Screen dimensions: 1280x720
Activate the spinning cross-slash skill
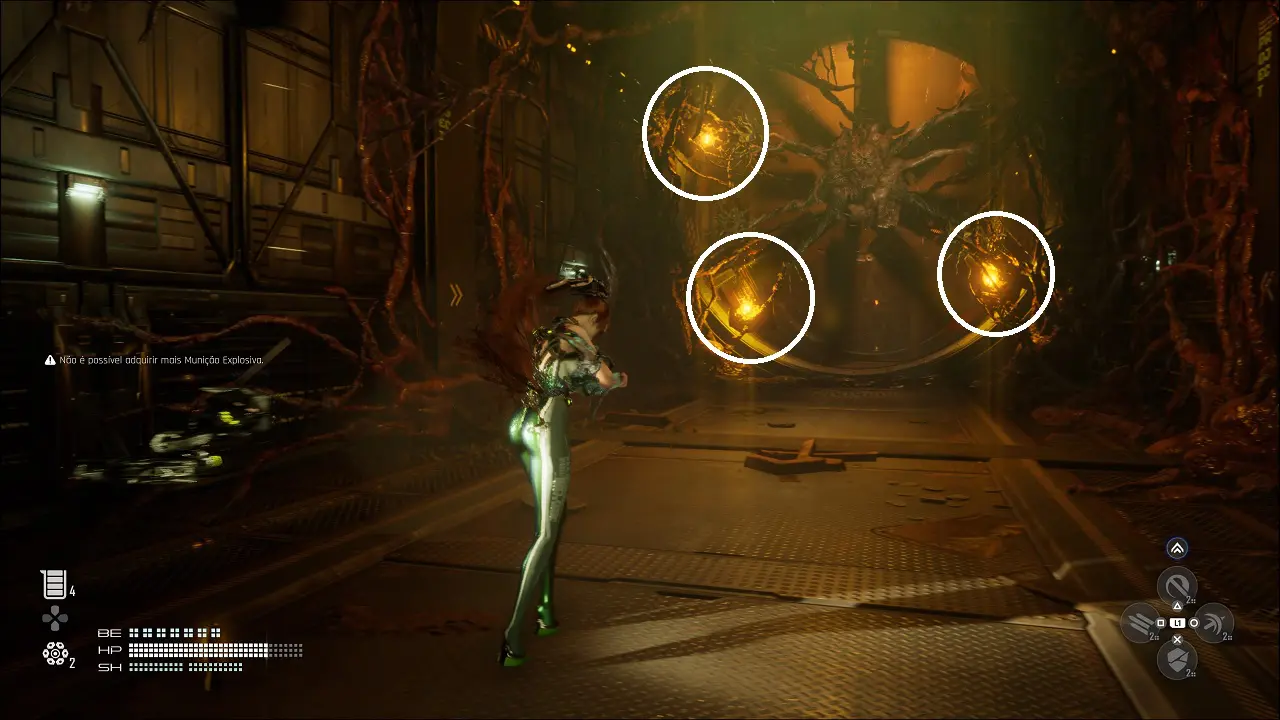(1213, 623)
